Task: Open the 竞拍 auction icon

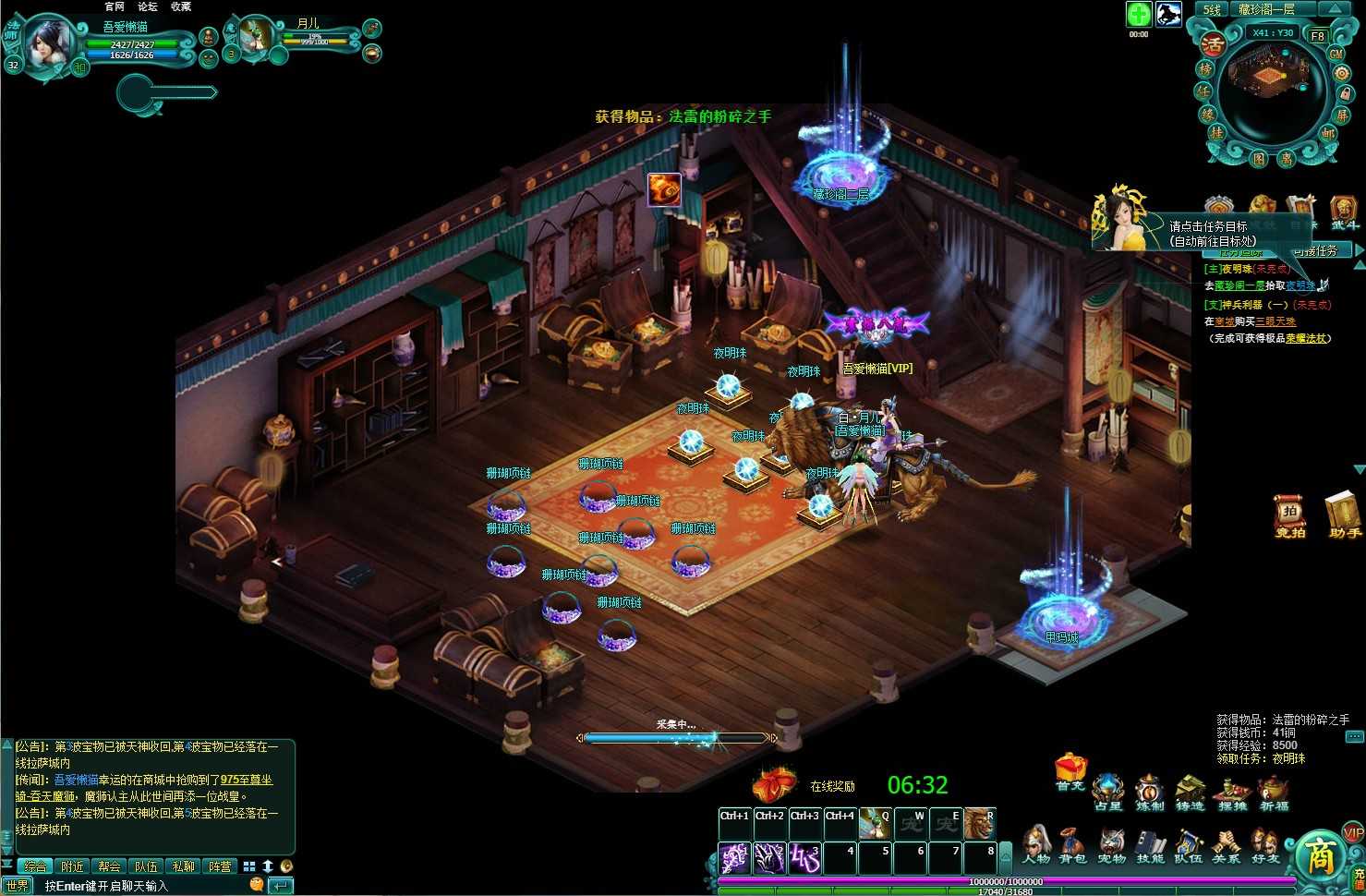Action: tap(1289, 515)
